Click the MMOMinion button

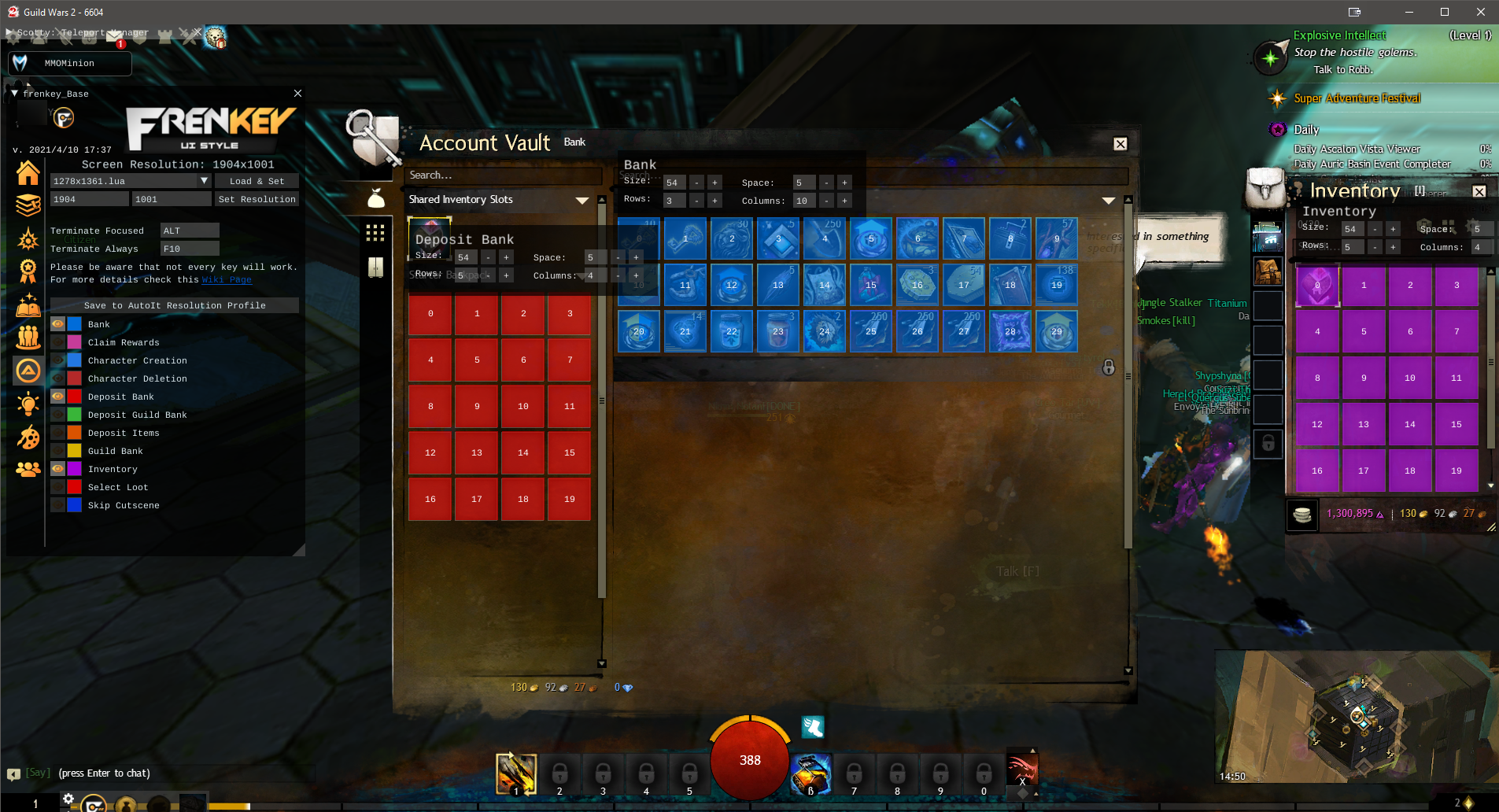coord(69,63)
